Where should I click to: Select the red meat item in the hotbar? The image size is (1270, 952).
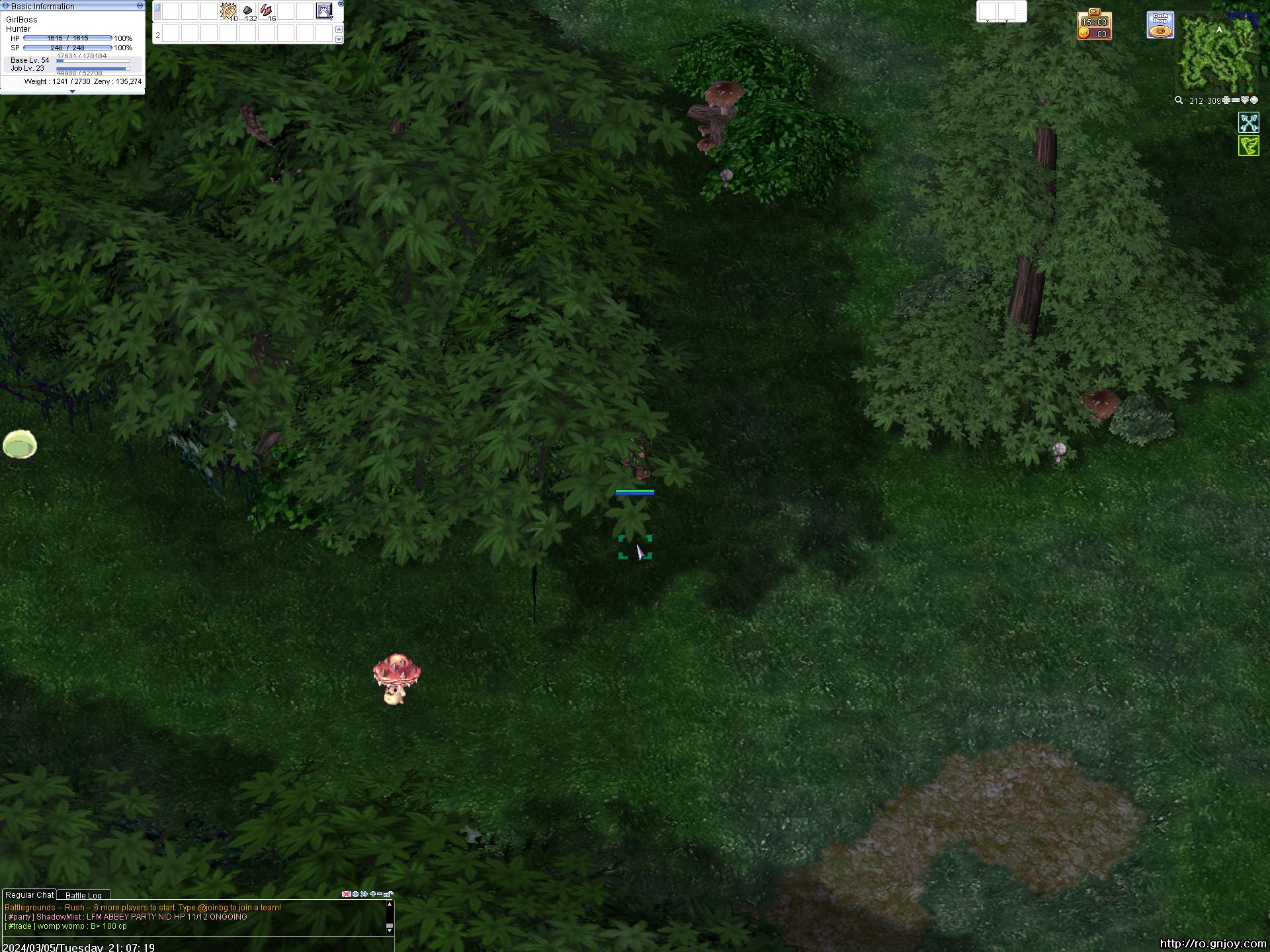tap(266, 10)
